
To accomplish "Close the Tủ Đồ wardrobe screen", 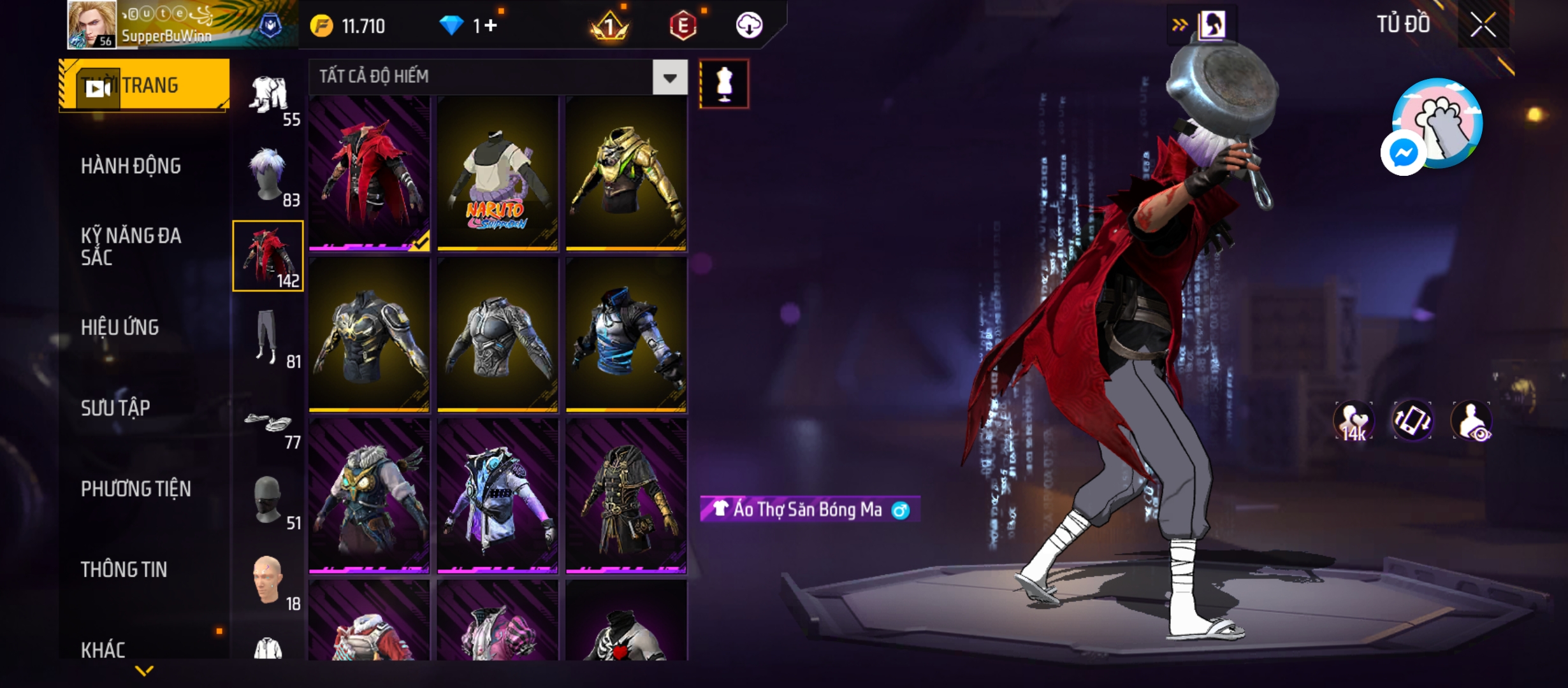I will [1483, 25].
